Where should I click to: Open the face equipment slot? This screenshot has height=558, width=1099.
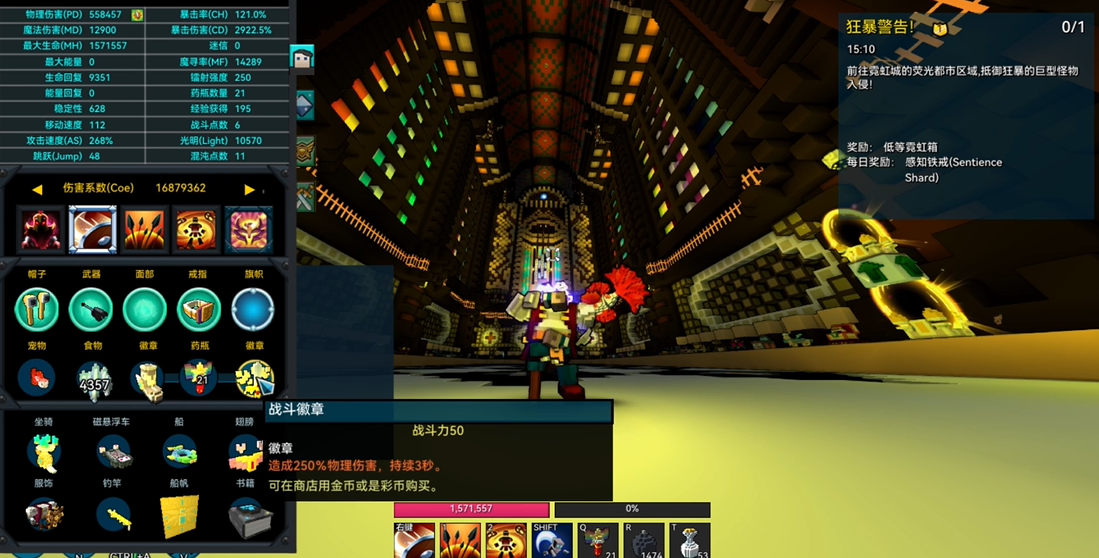click(x=145, y=309)
